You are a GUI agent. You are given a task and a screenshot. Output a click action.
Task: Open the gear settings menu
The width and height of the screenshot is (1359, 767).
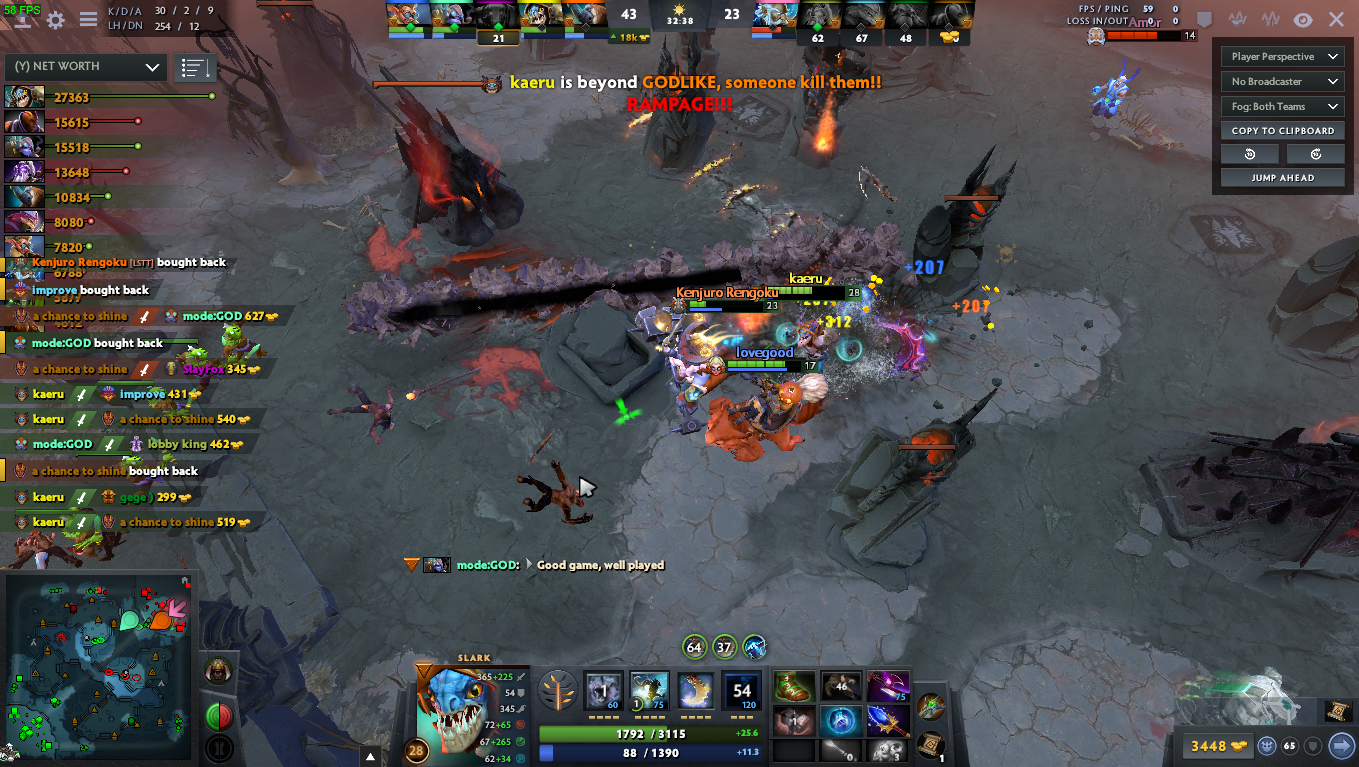coord(56,20)
